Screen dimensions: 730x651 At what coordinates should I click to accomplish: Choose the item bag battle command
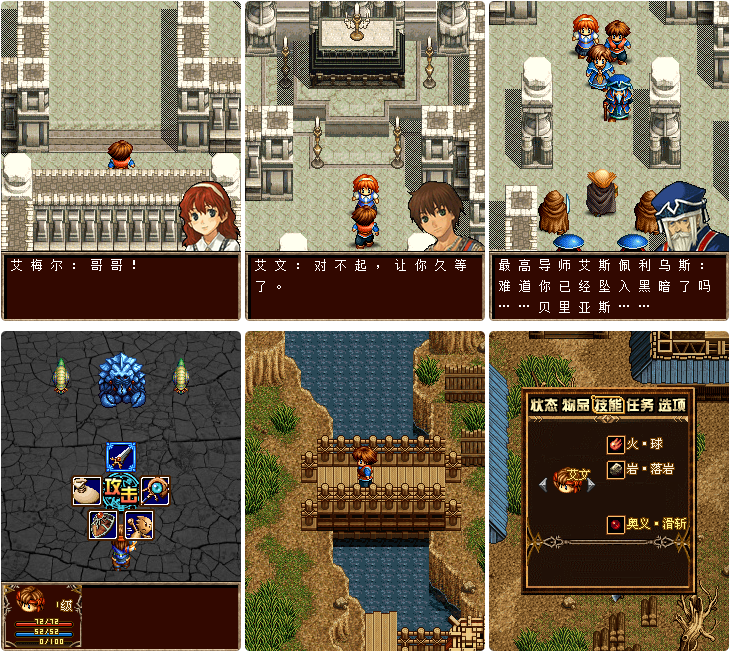tap(86, 490)
